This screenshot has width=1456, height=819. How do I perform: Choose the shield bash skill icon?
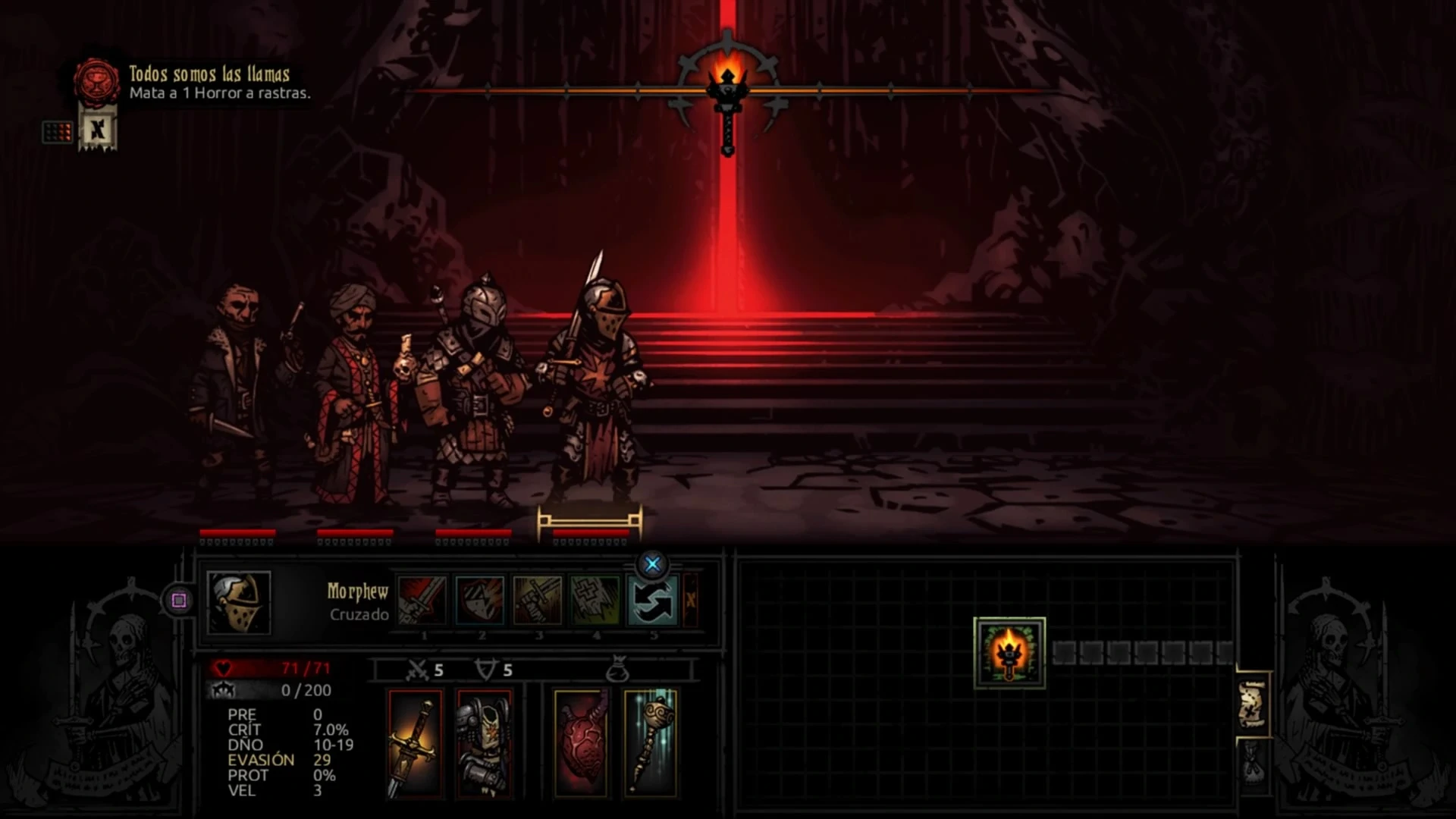[480, 601]
